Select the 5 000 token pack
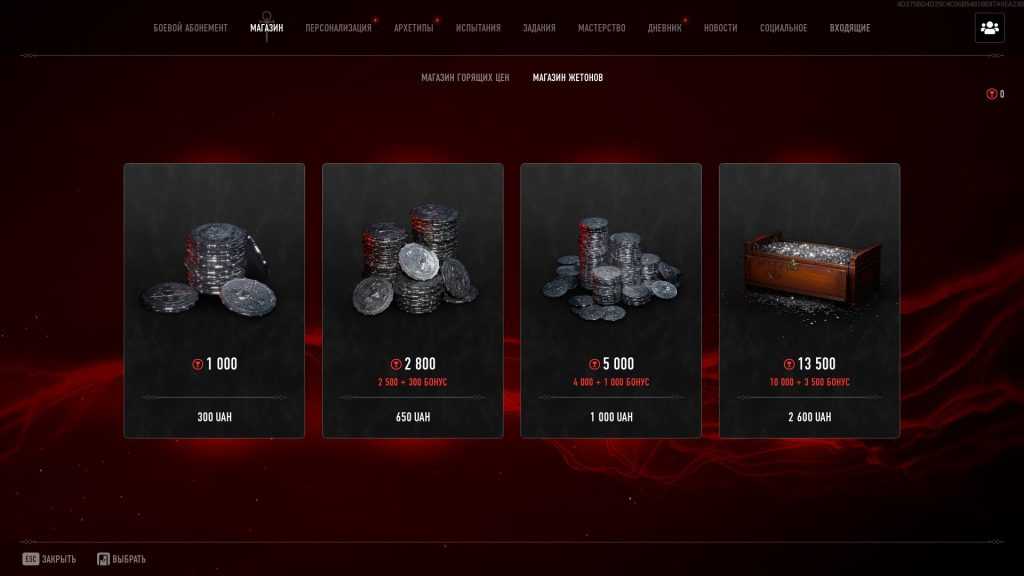This screenshot has width=1024, height=576. [x=611, y=300]
